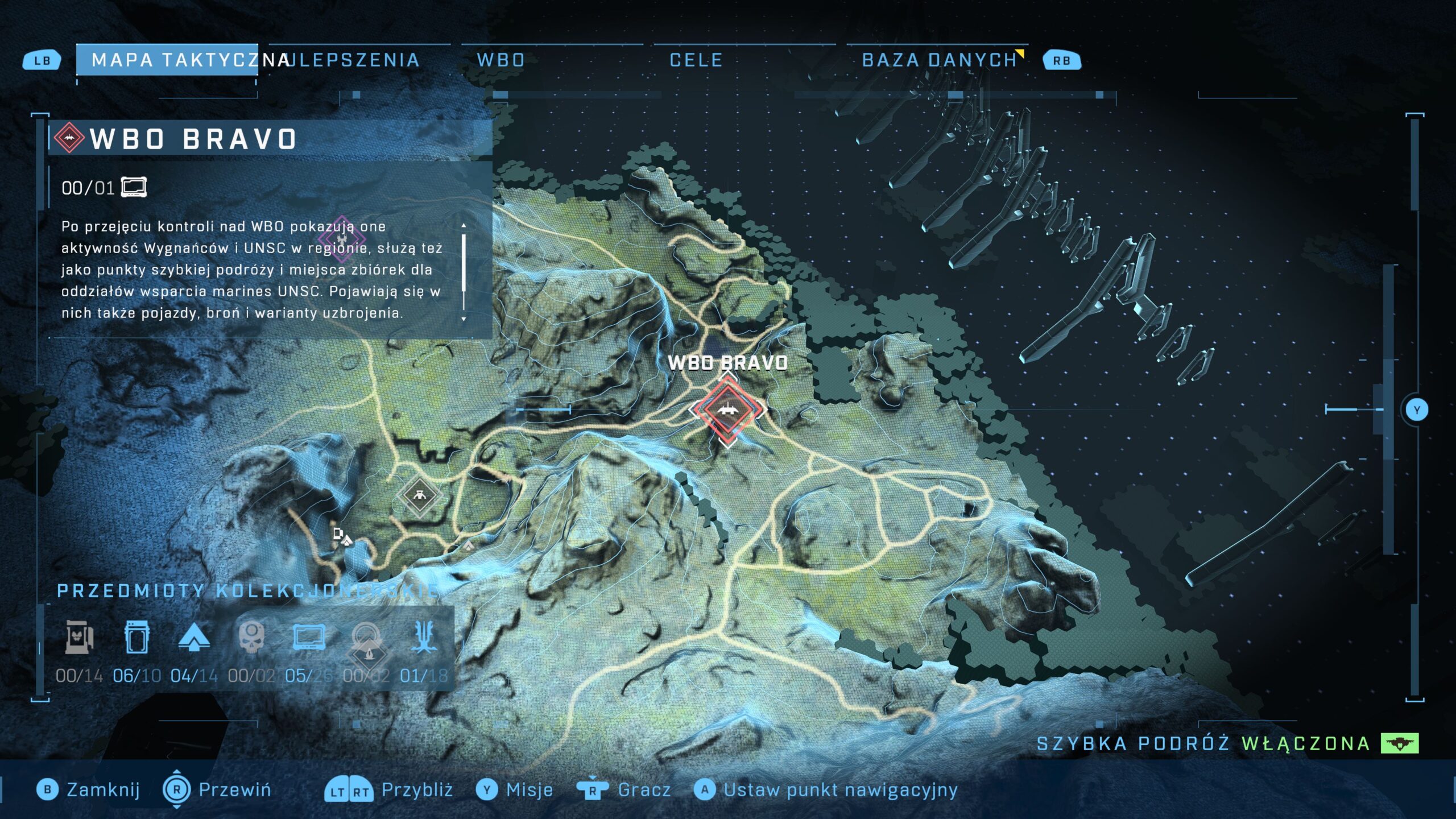Select the purple diamond tower marker on map
This screenshot has width=1456, height=819.
pyautogui.click(x=341, y=238)
